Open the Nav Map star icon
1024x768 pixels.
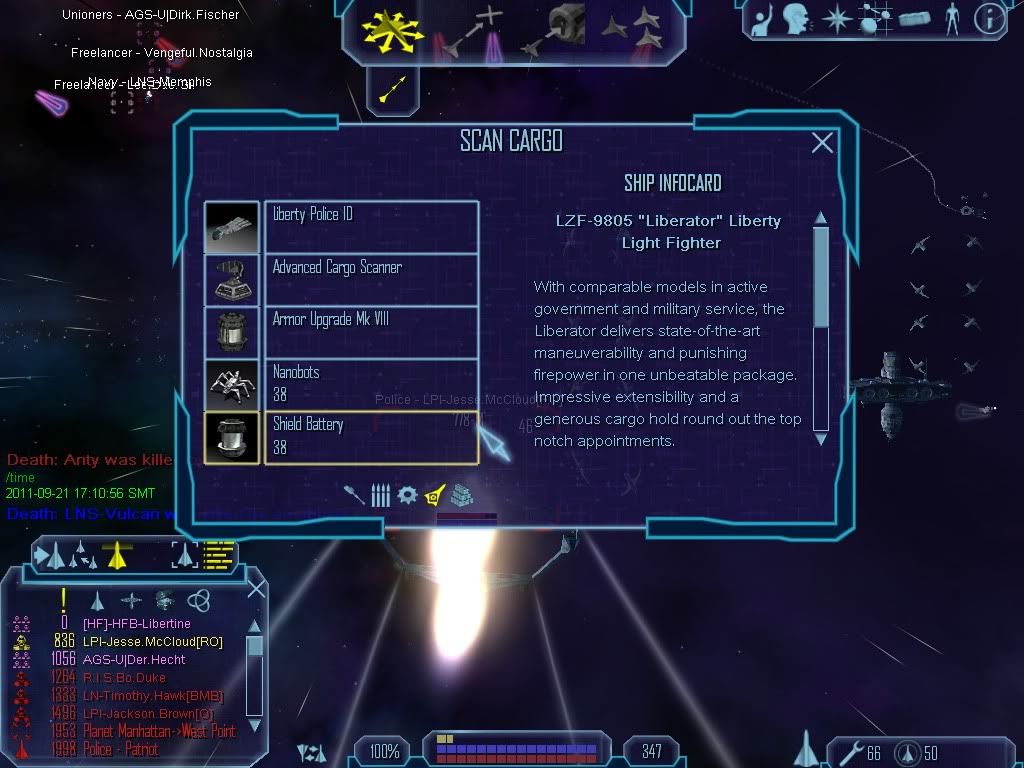(835, 18)
